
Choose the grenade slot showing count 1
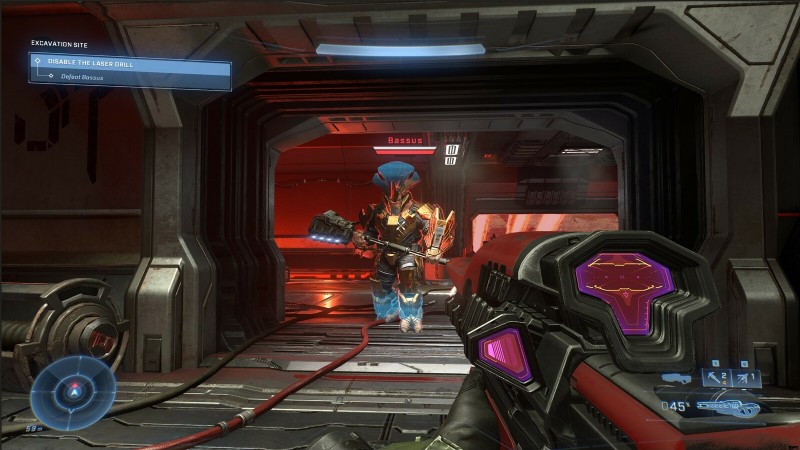[747, 377]
